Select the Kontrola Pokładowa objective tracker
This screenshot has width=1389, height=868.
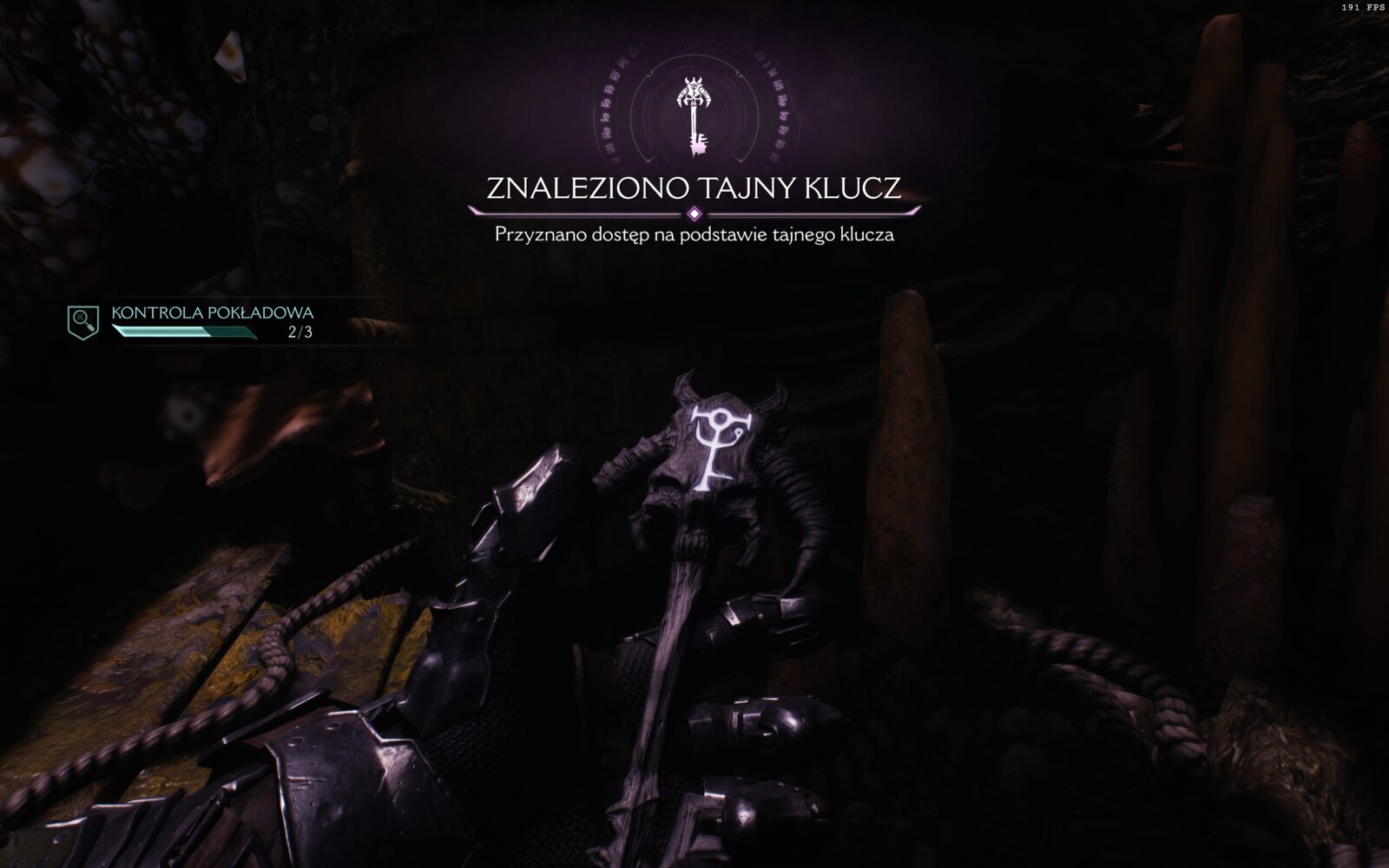click(x=212, y=321)
